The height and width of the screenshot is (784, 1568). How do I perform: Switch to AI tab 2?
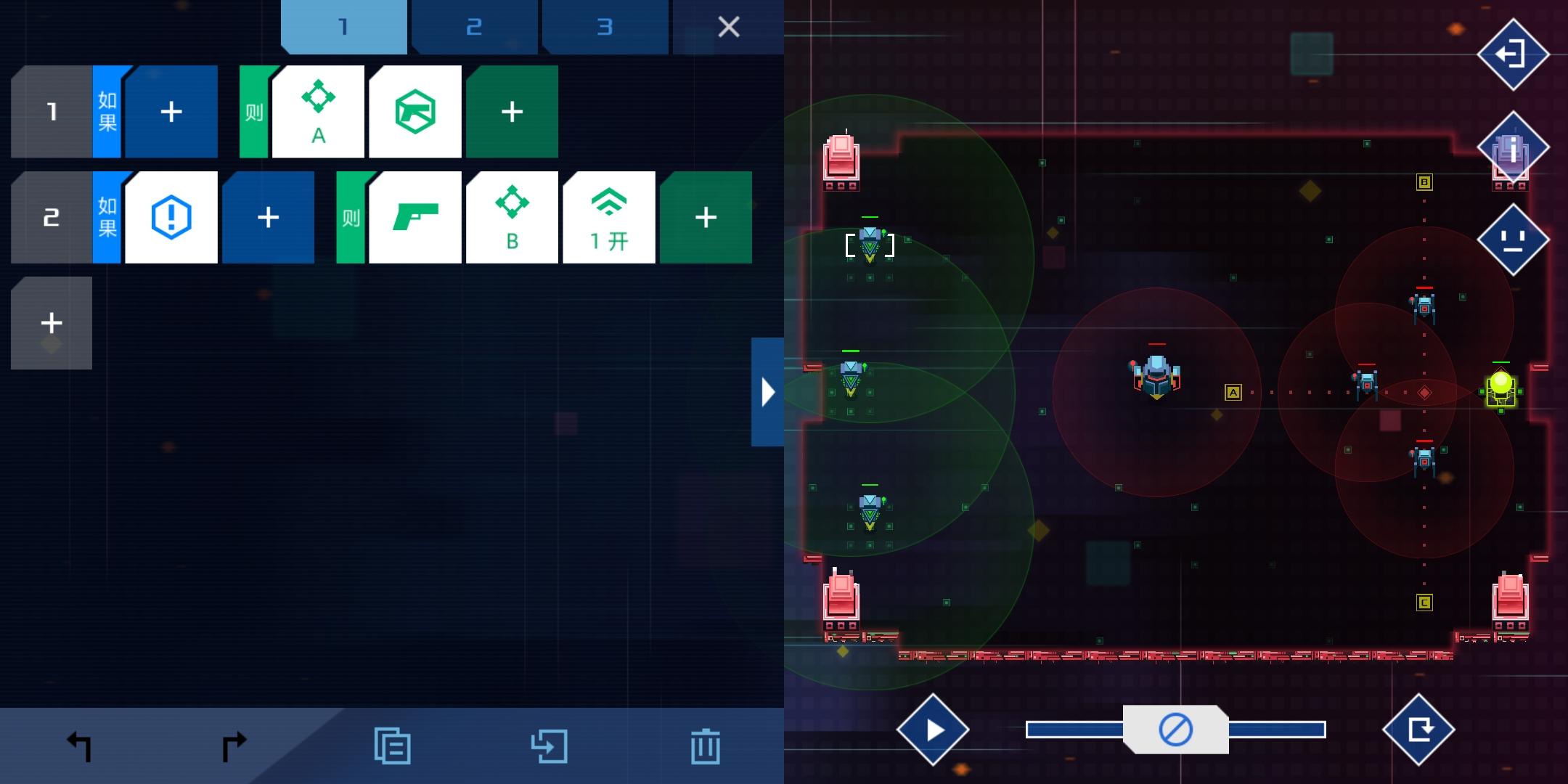tap(475, 27)
